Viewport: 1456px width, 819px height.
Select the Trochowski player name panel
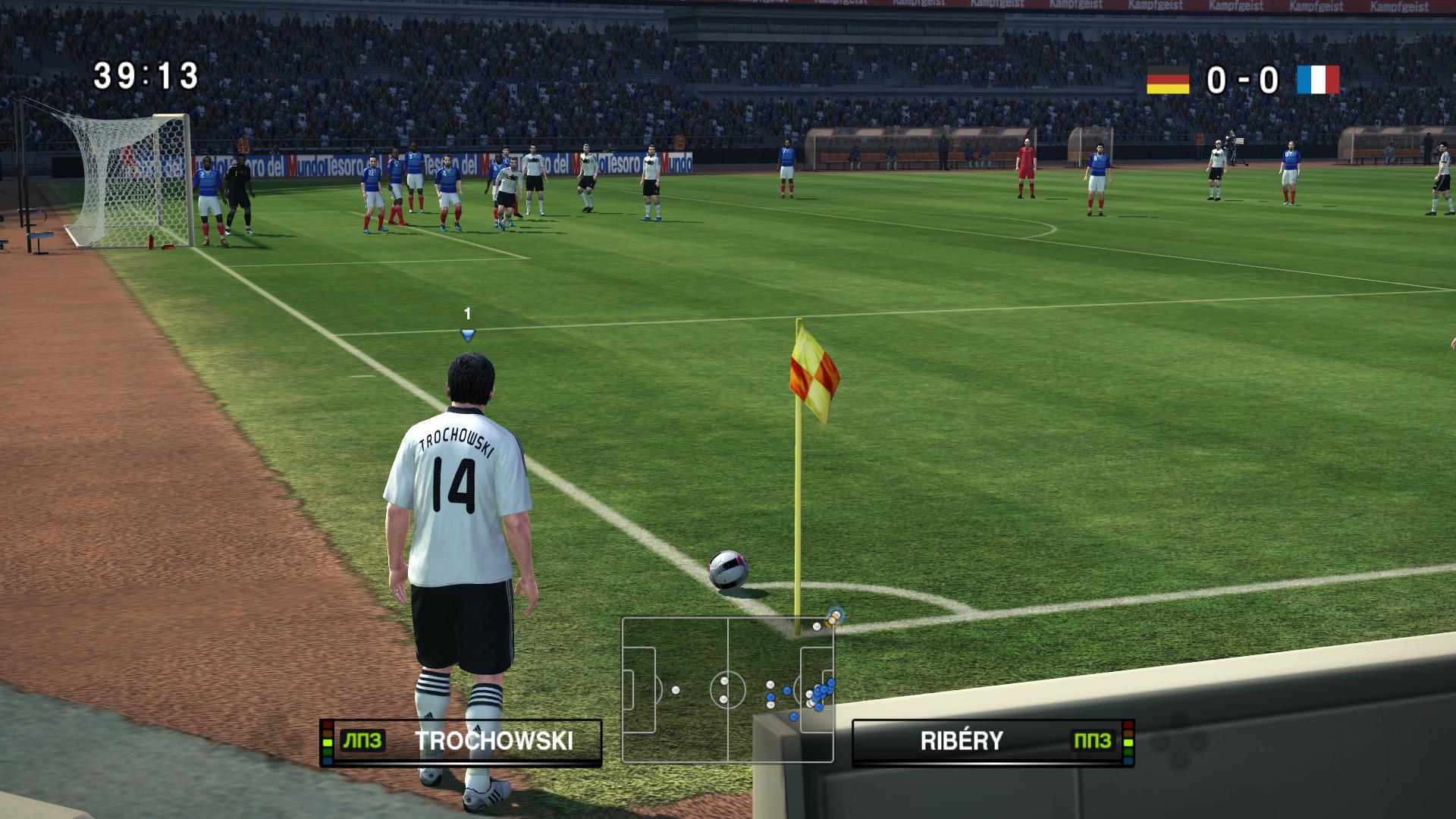461,742
